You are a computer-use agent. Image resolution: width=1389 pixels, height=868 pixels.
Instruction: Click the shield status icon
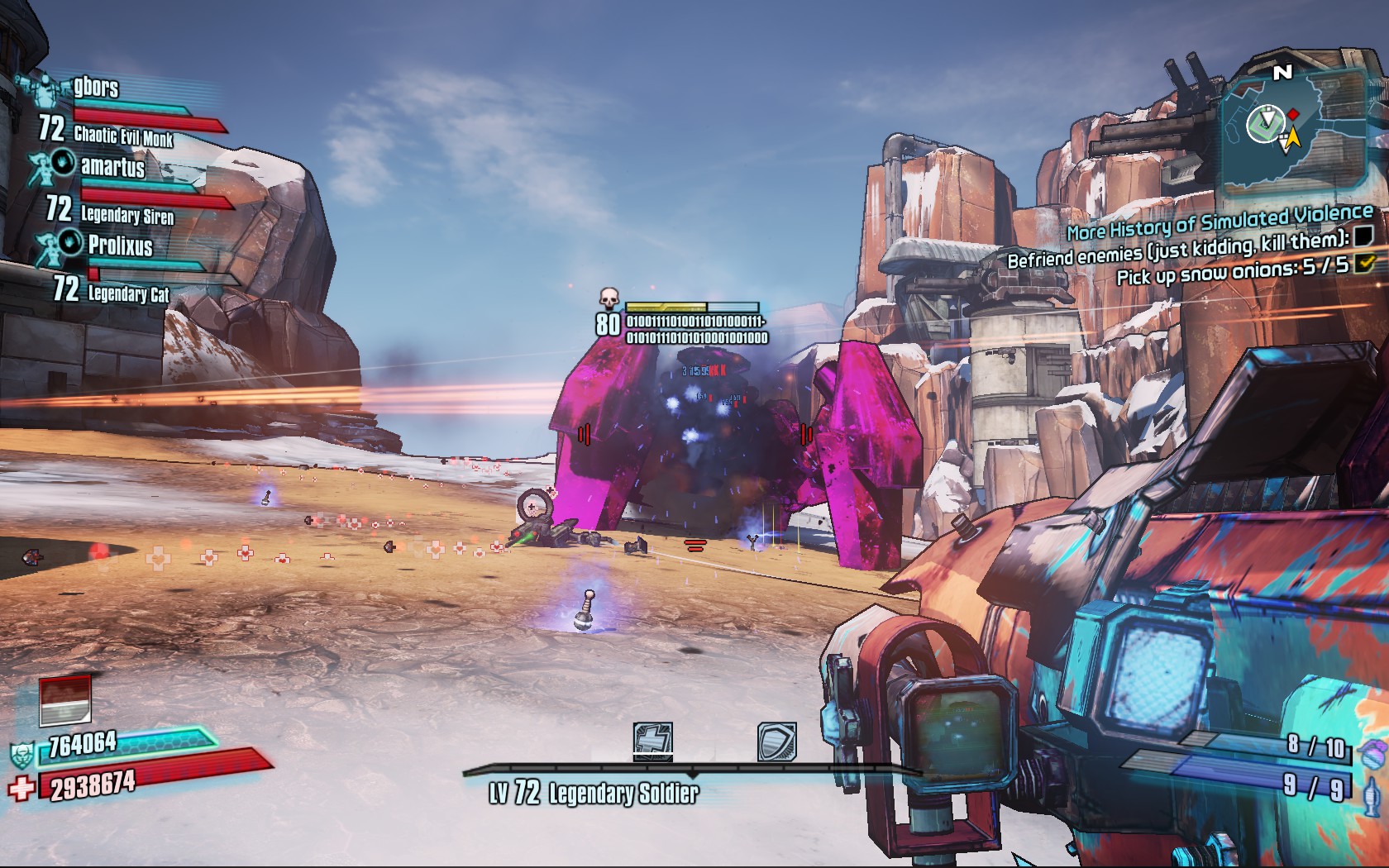click(x=776, y=741)
